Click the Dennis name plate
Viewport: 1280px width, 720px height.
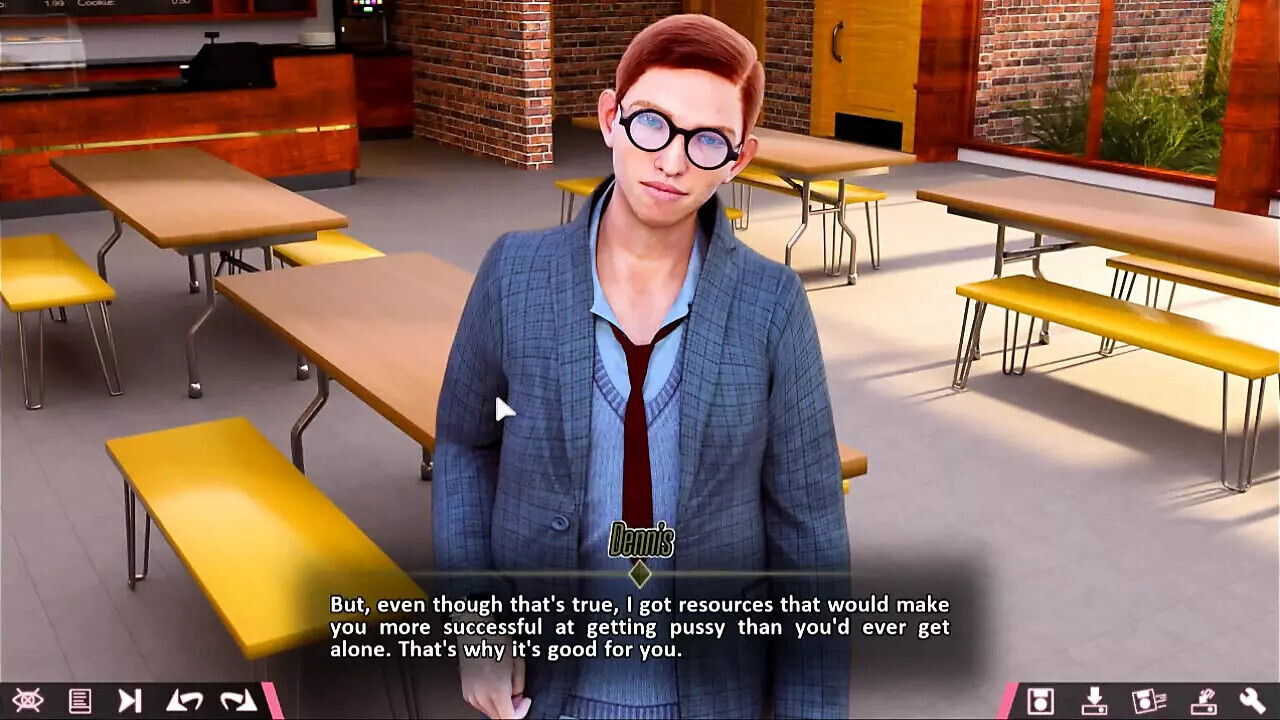coord(640,541)
